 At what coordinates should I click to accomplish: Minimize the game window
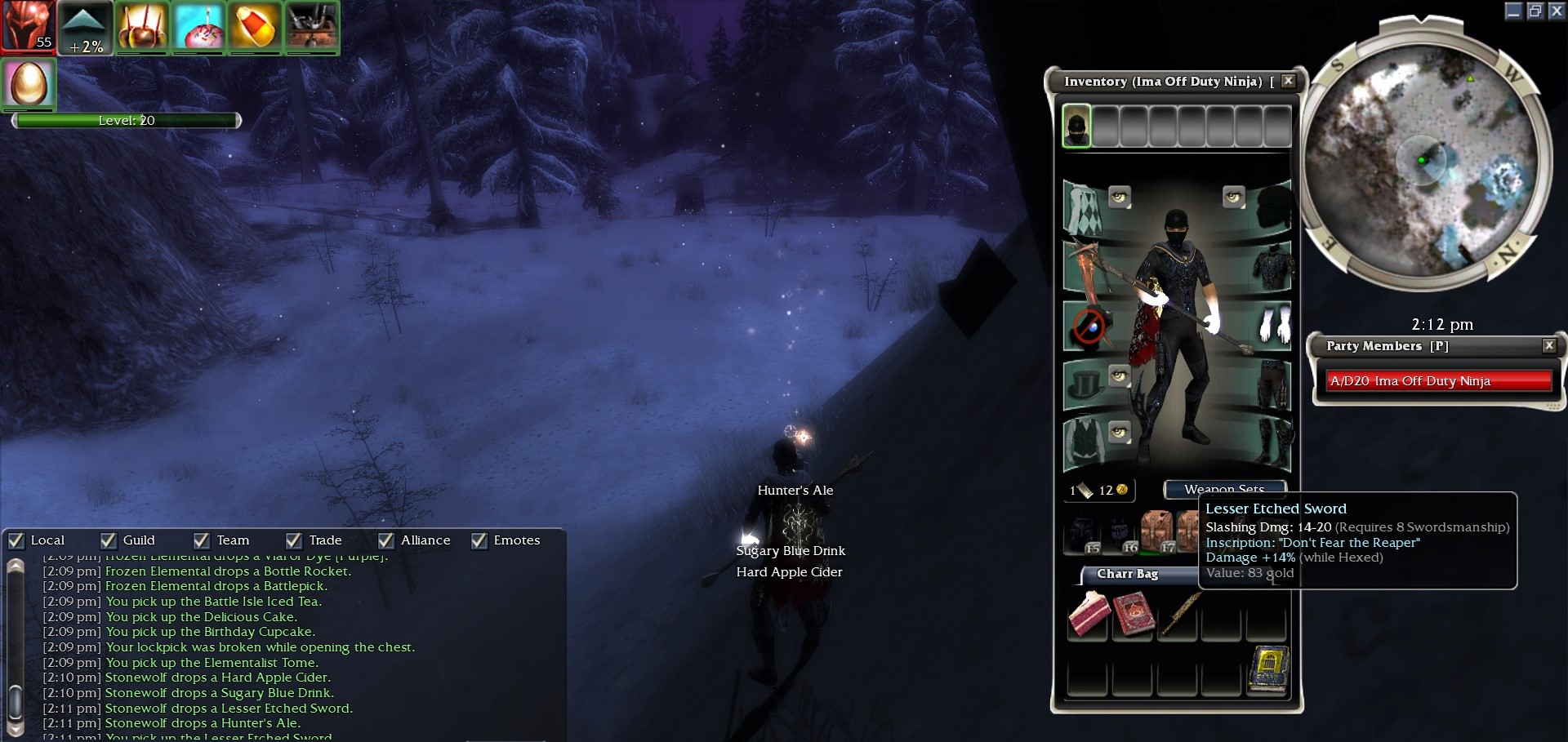(1513, 11)
